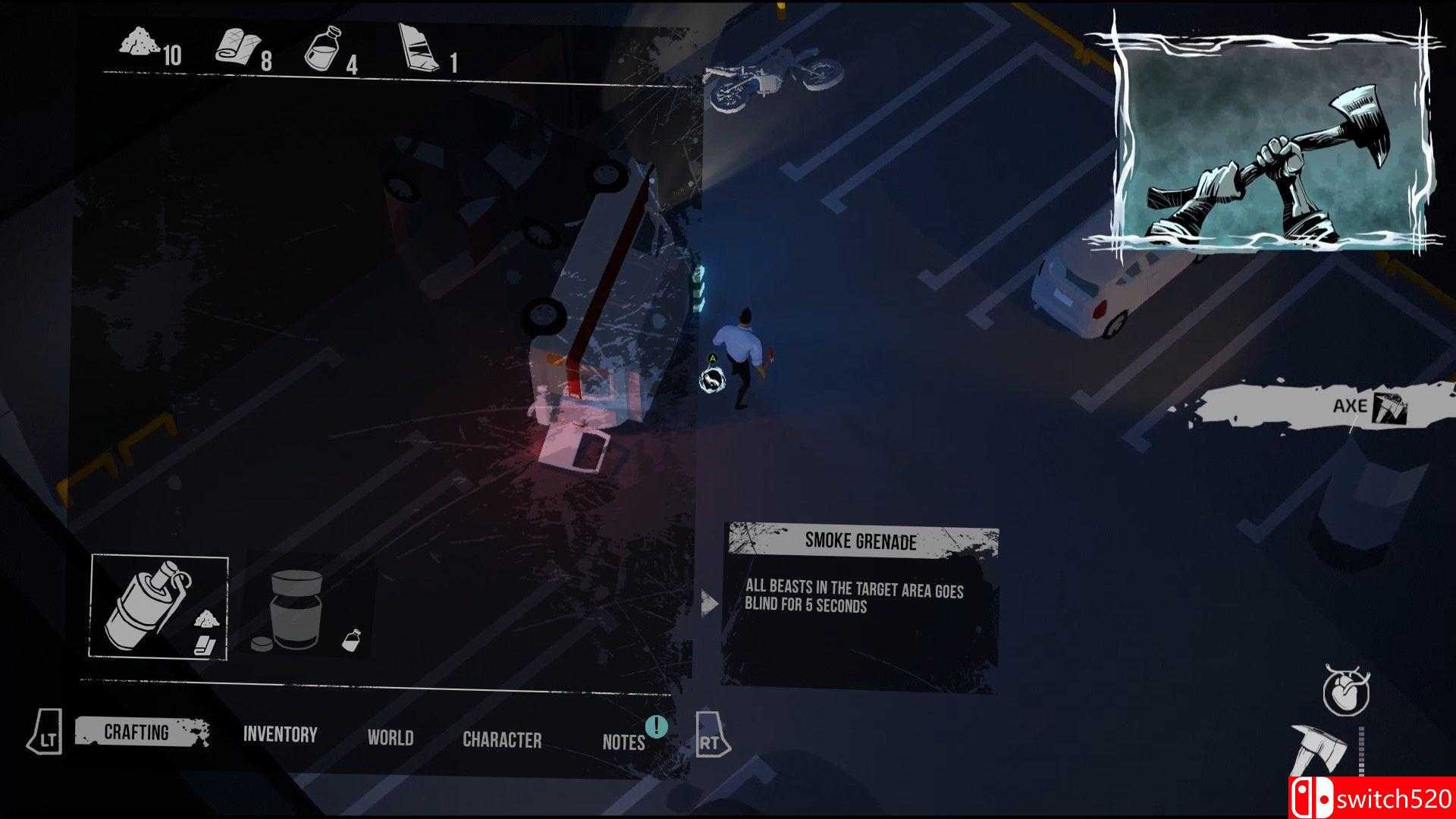Open the Character tab
Image resolution: width=1456 pixels, height=819 pixels.
point(502,740)
